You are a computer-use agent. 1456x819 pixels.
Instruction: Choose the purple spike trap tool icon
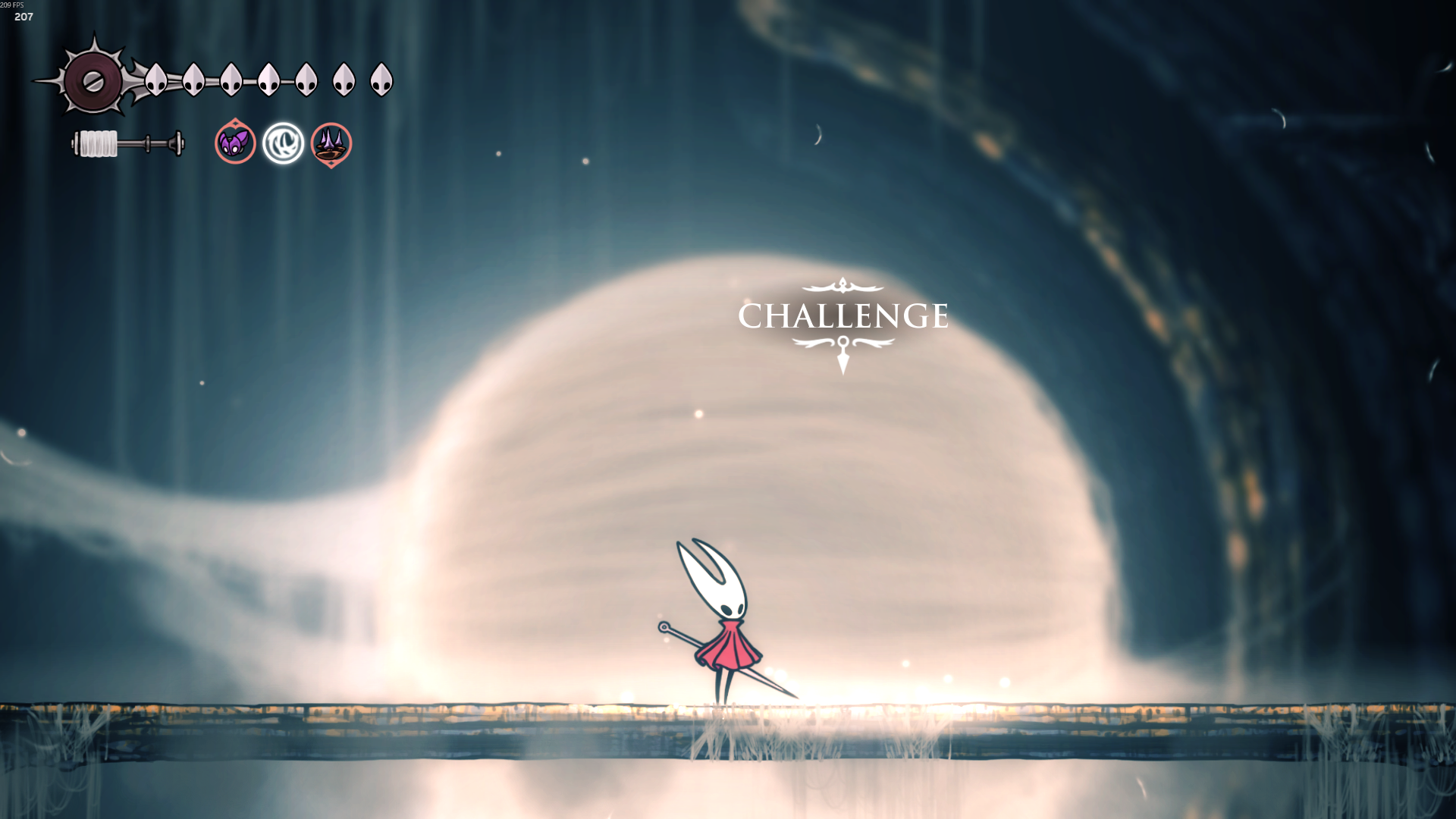331,143
